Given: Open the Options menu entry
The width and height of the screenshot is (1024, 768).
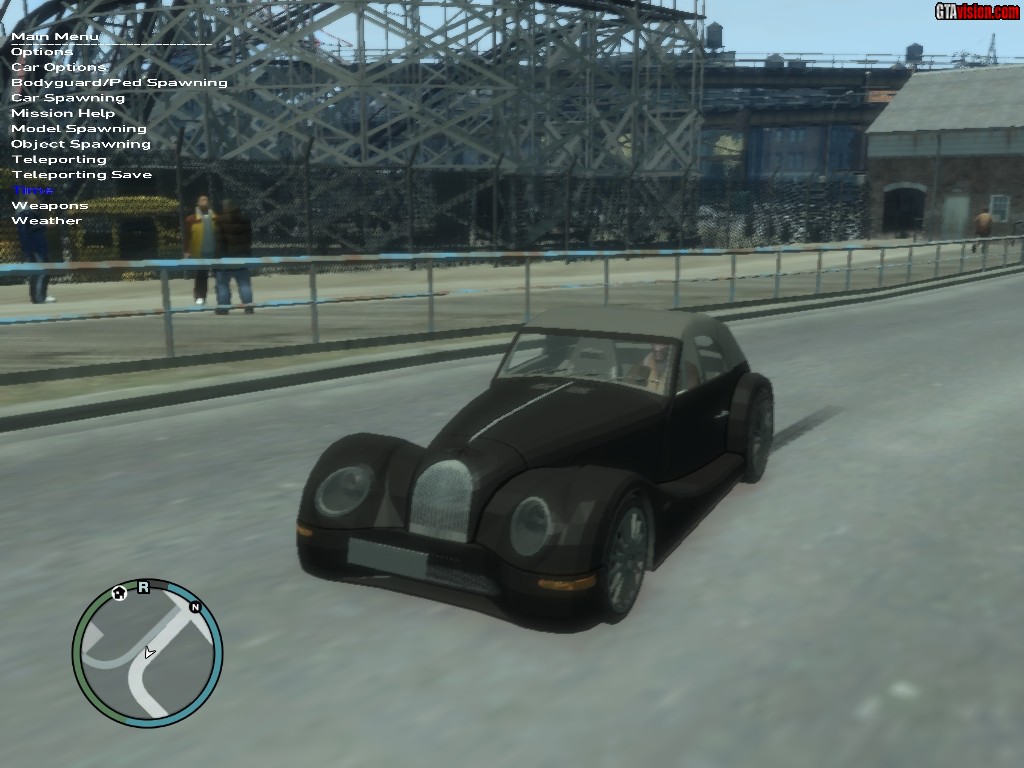Looking at the screenshot, I should (x=42, y=52).
